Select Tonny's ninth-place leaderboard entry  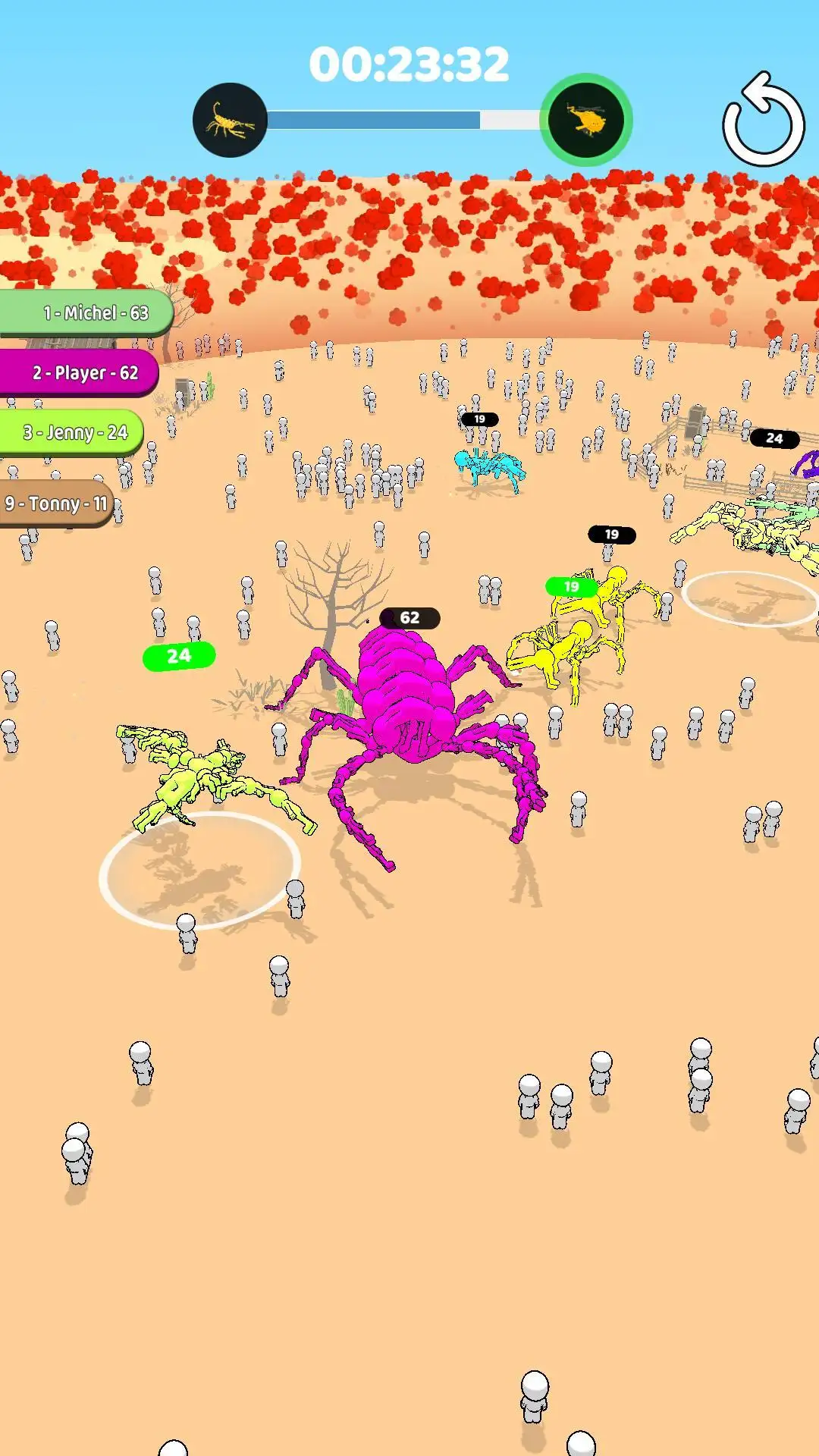coord(56,503)
